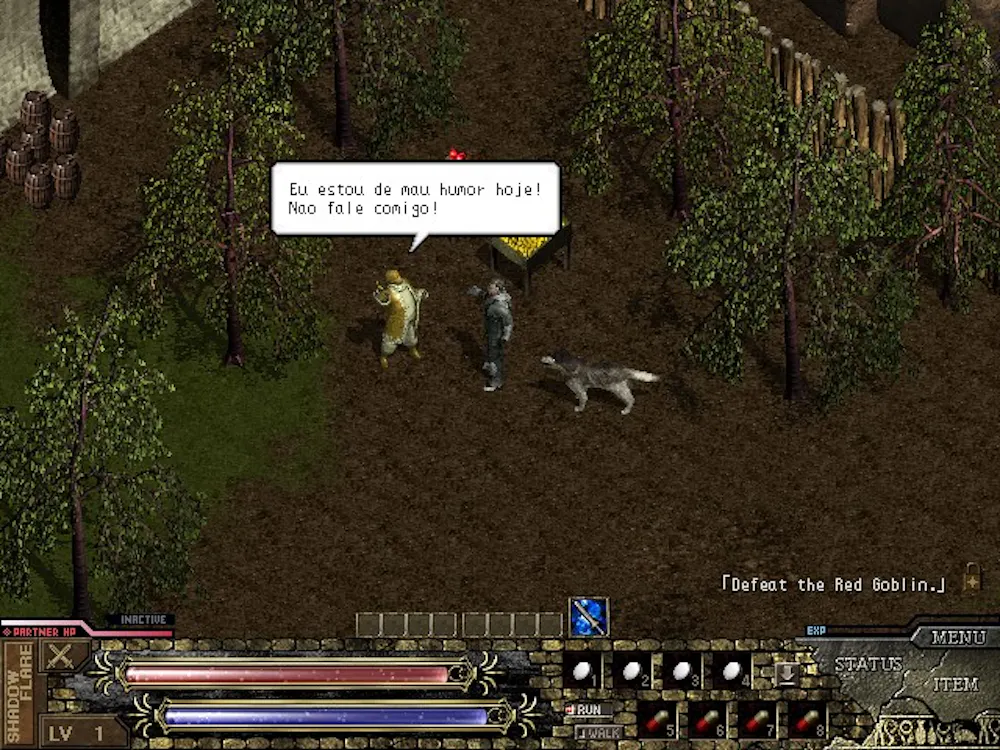This screenshot has width=1000, height=750.
Task: Activate the blue sword skill icon
Action: (x=589, y=617)
